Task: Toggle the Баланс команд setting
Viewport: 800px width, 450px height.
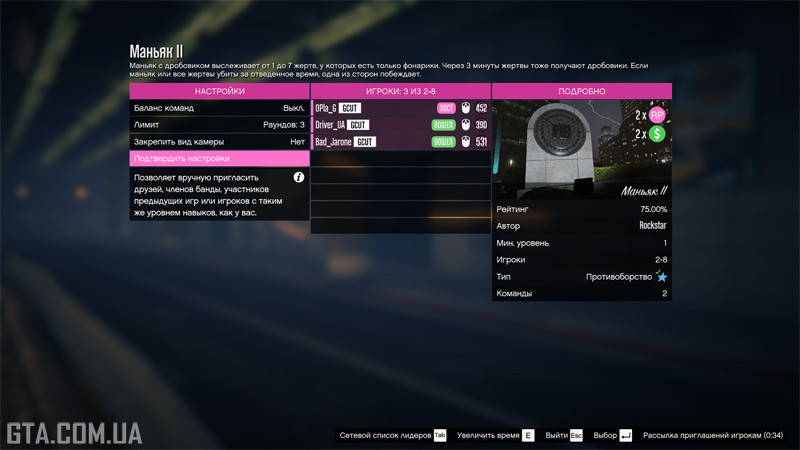Action: [x=219, y=108]
